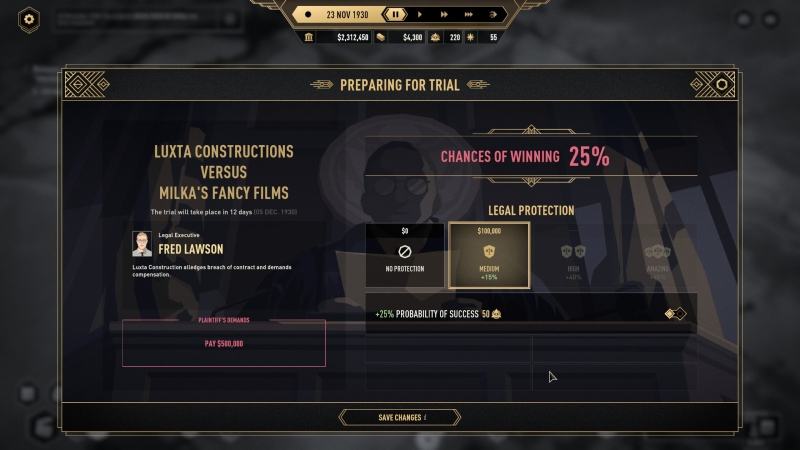This screenshot has height=450, width=800.
Task: Skip time with the rightmost speed arrow
Action: [x=493, y=14]
